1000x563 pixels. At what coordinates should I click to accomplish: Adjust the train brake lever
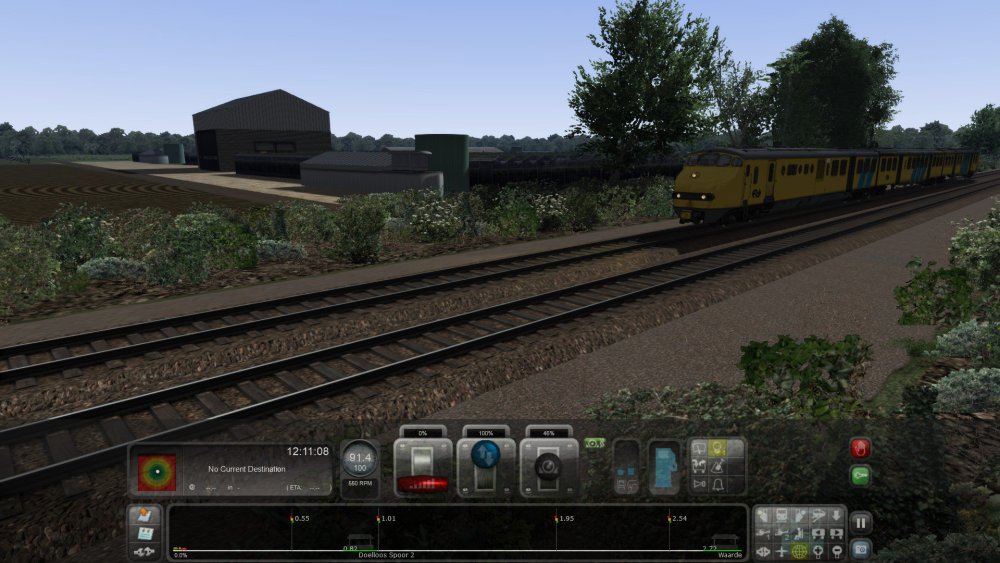(549, 468)
